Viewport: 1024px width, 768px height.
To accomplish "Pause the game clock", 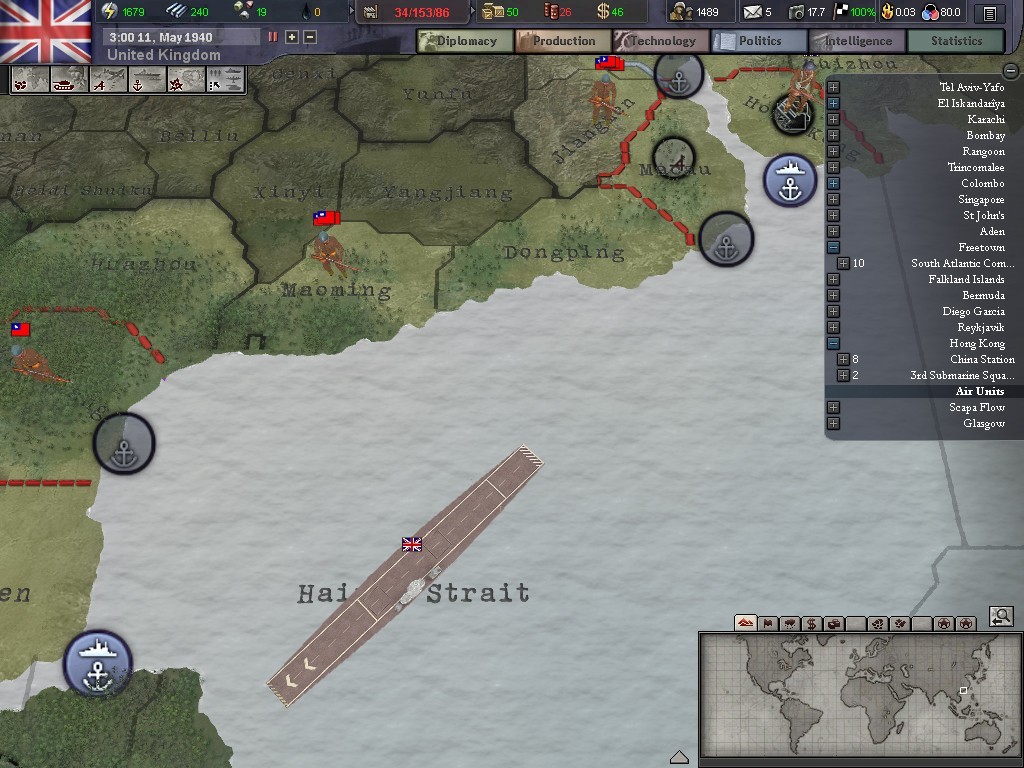I will click(273, 37).
